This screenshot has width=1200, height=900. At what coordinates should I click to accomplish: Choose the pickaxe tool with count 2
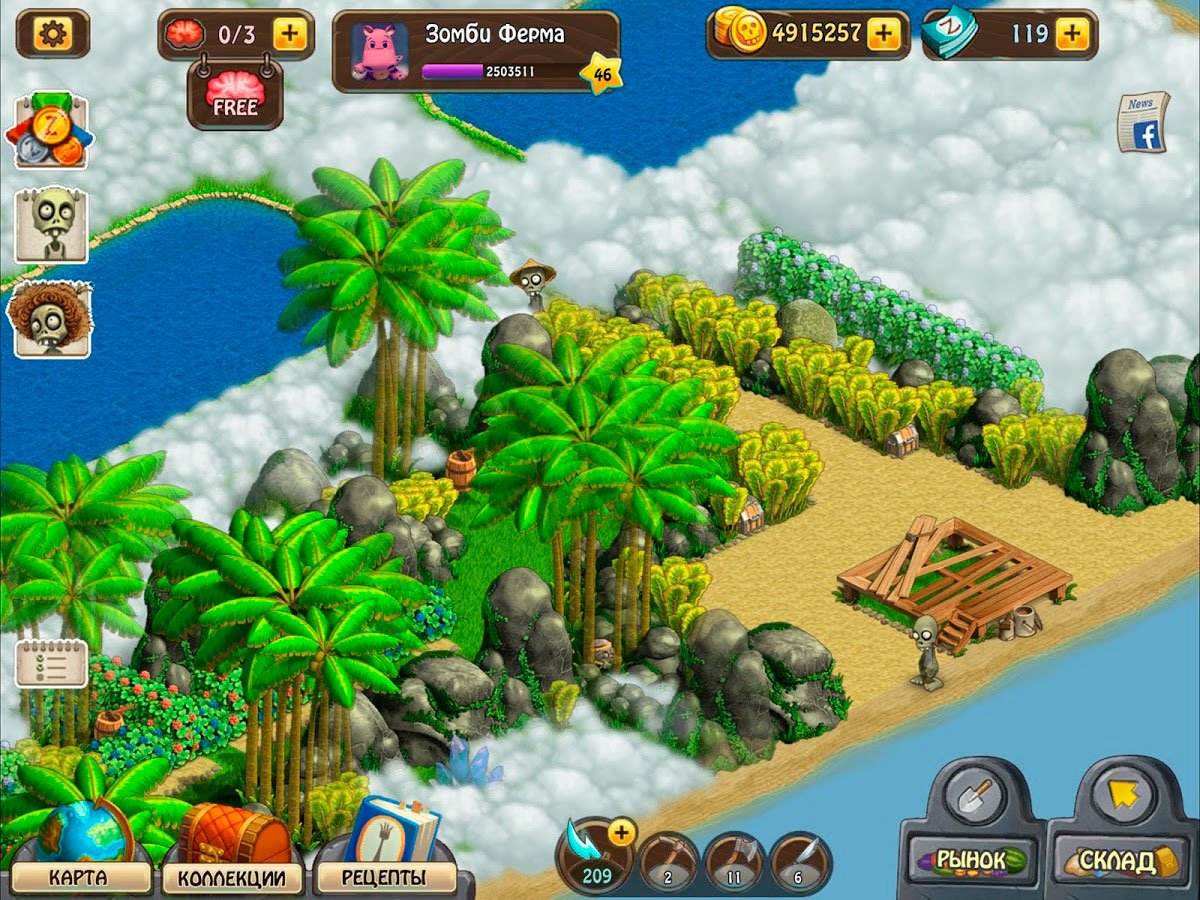669,862
